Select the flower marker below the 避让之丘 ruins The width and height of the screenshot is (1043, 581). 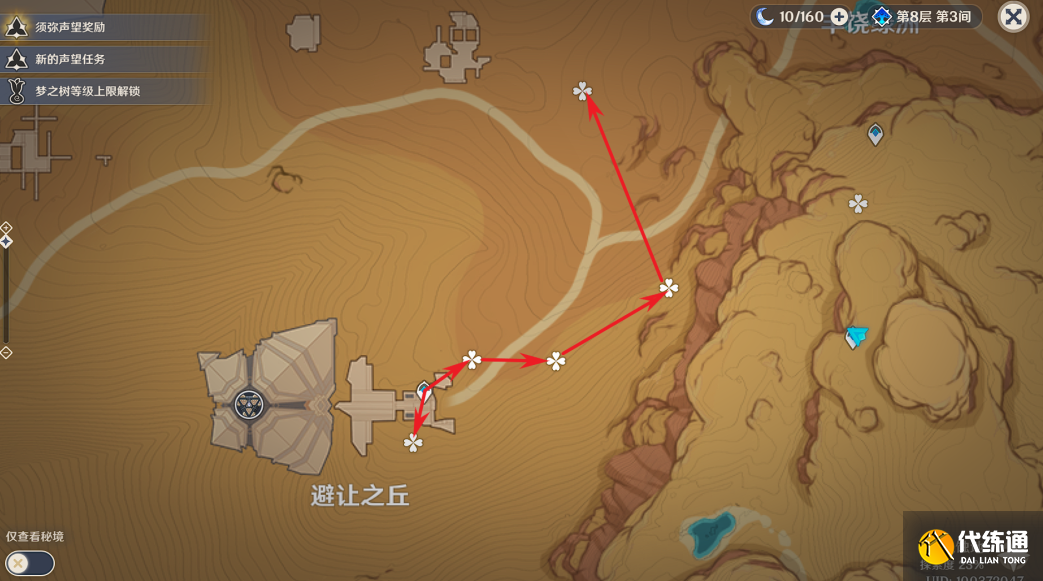point(413,443)
